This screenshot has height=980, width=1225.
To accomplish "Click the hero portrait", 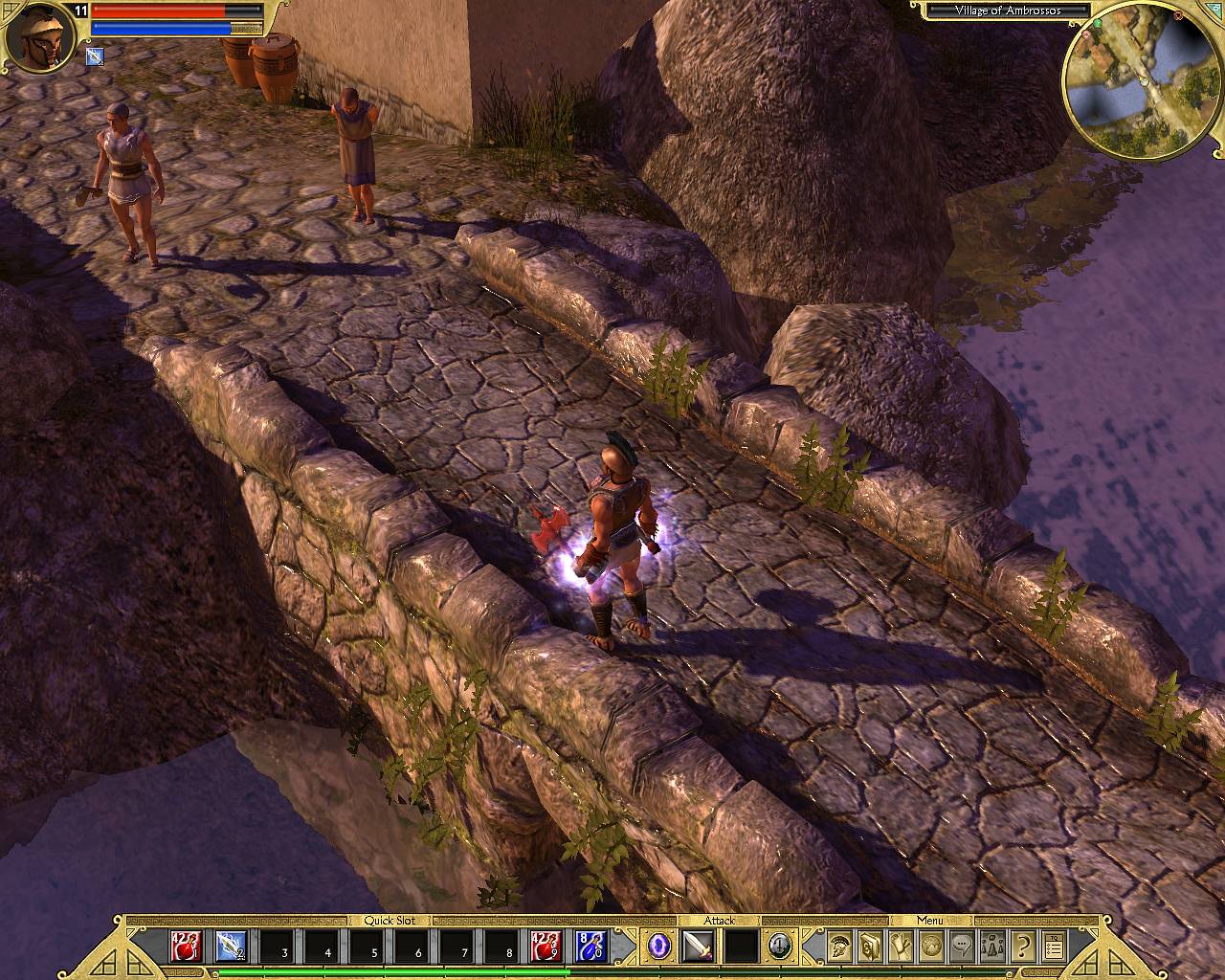I will click(38, 40).
